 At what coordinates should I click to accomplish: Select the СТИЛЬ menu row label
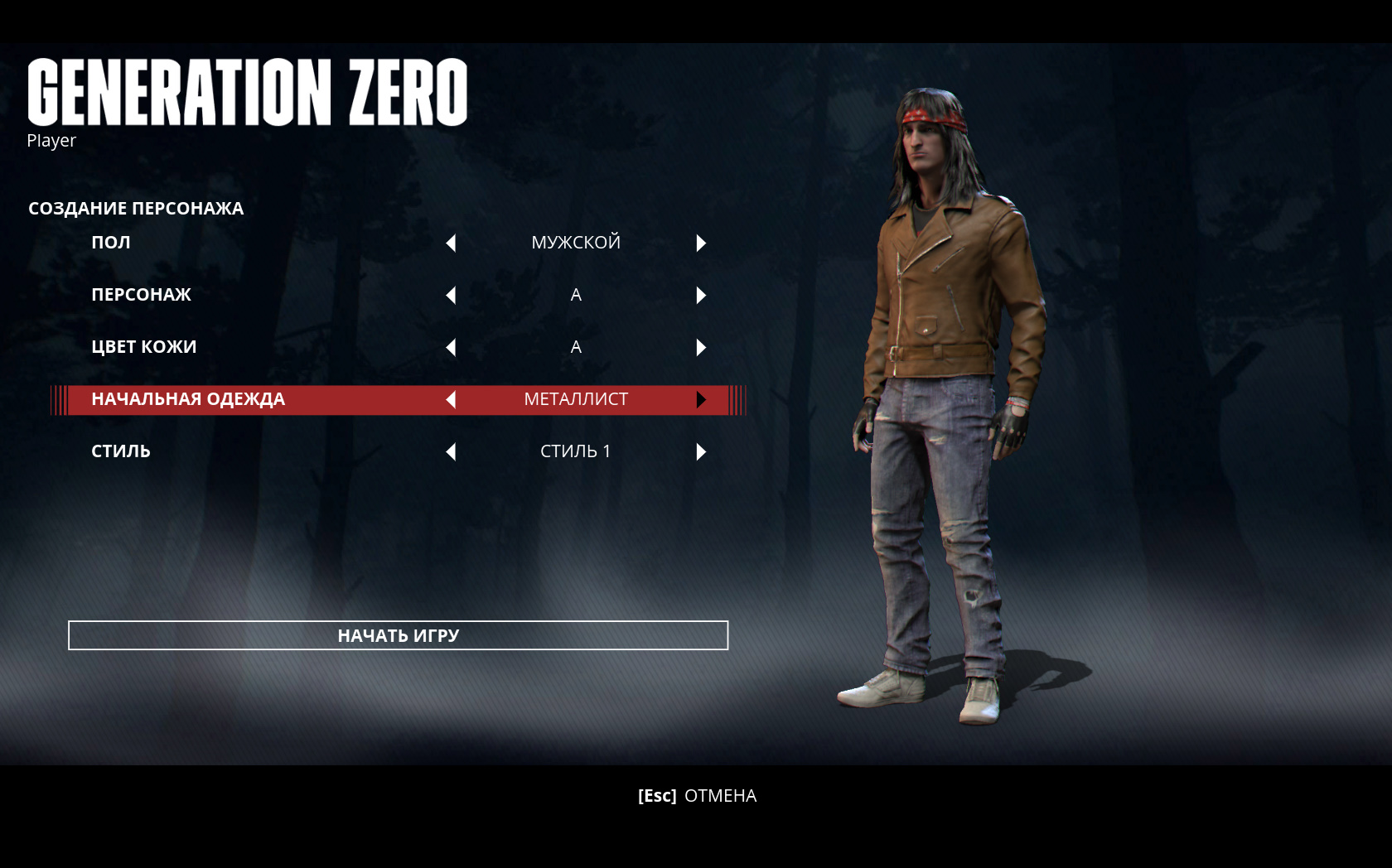pos(121,451)
